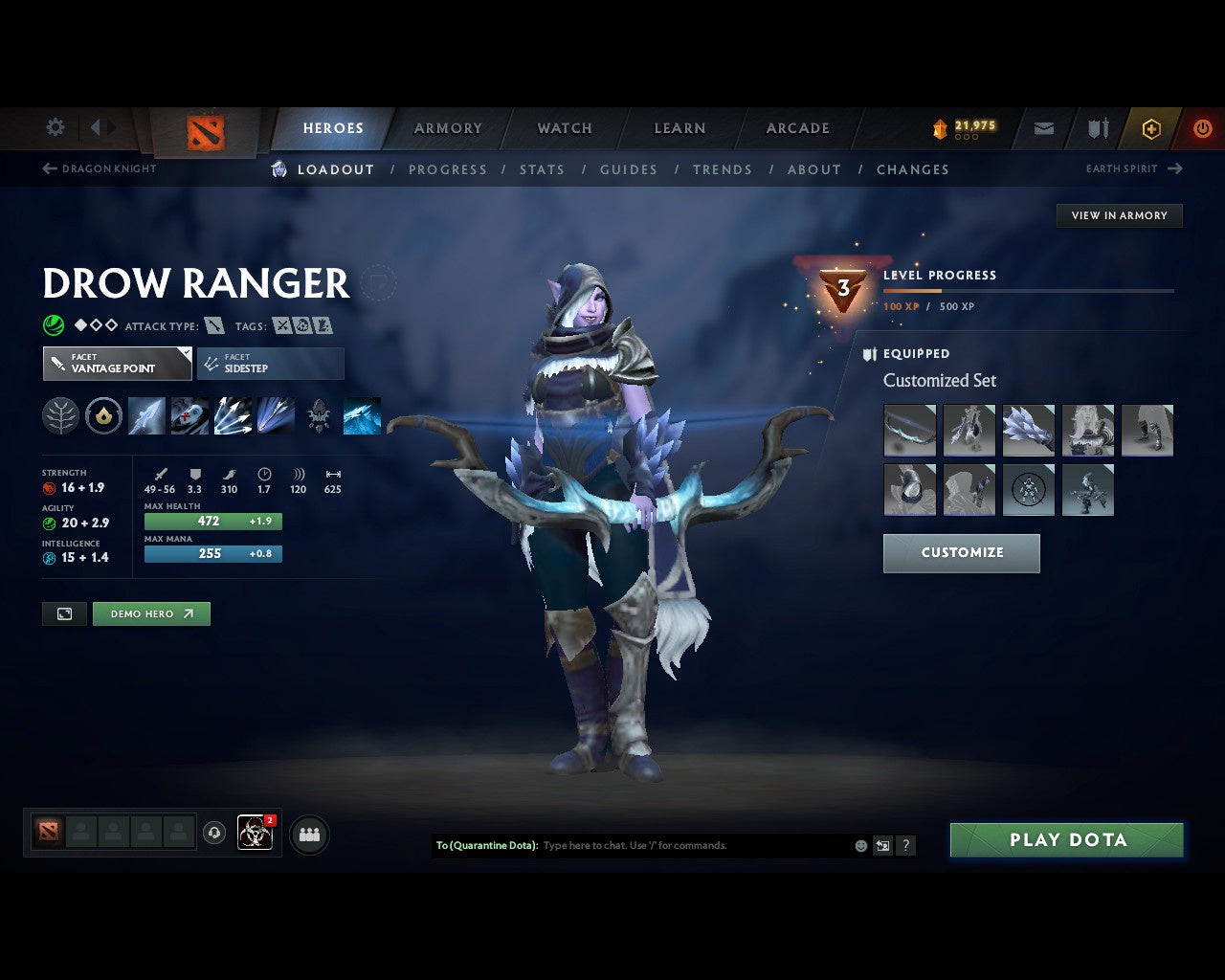This screenshot has width=1225, height=980.
Task: Click the social friends icon bottom right
Action: click(309, 834)
